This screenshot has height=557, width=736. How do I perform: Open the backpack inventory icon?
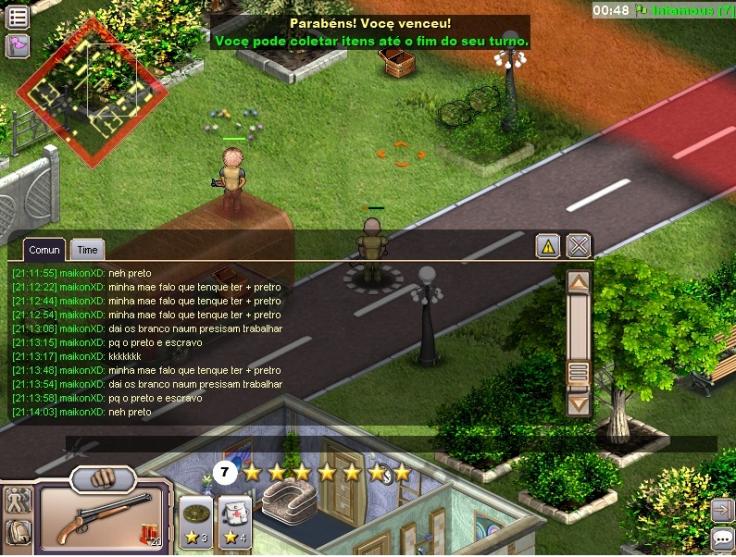[17, 531]
